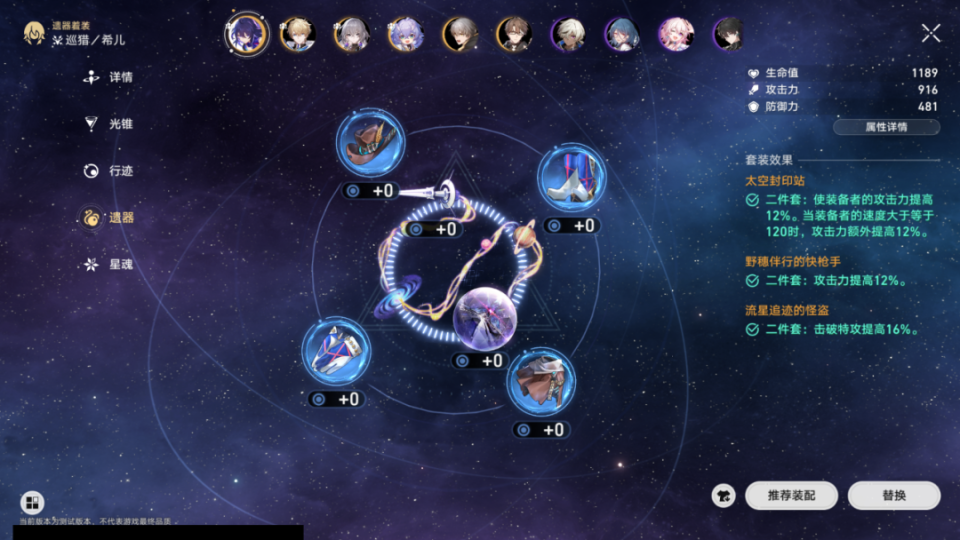Select the brown-haired glasses character portrait

click(x=514, y=34)
